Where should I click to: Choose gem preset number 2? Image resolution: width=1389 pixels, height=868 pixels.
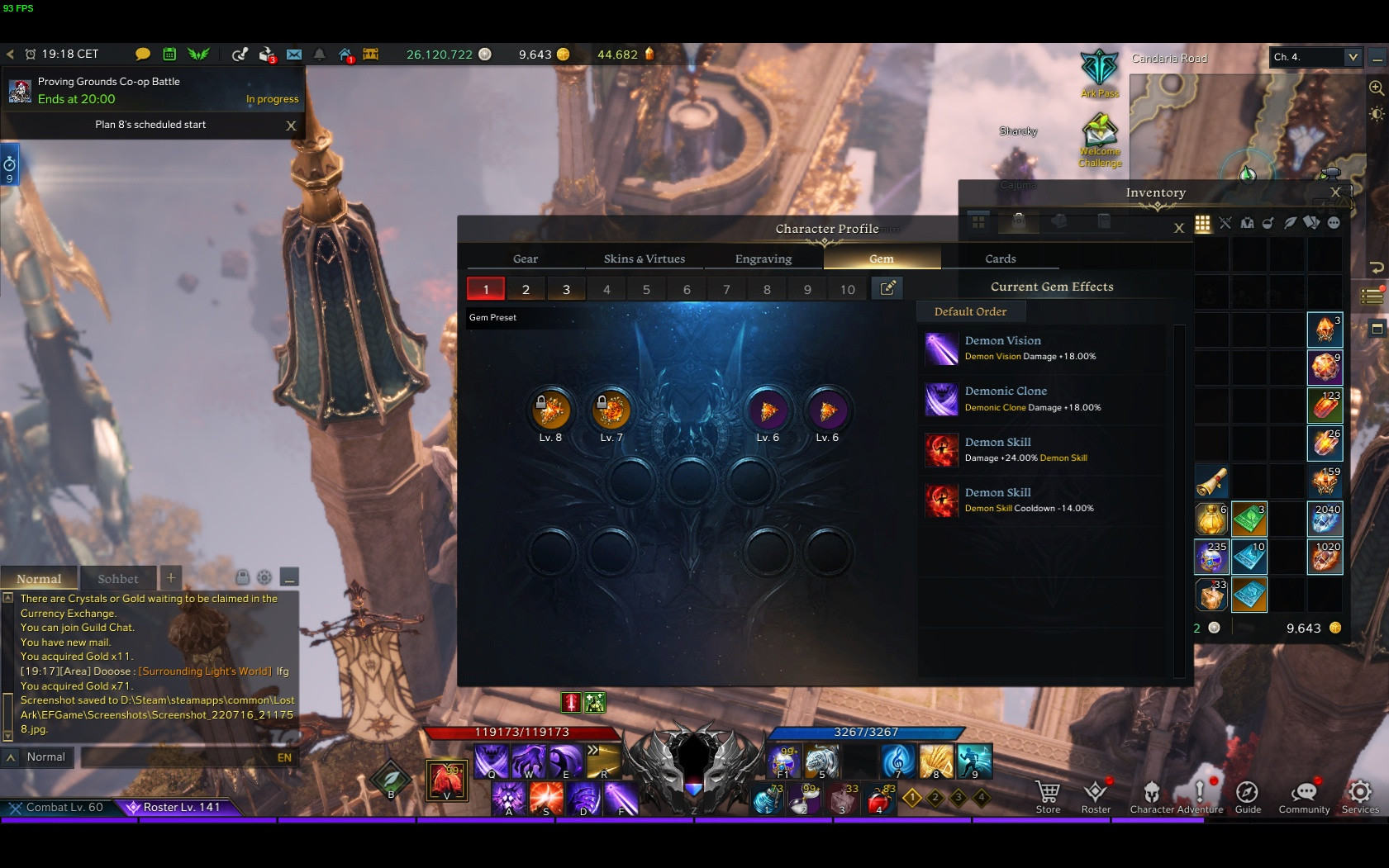point(526,289)
